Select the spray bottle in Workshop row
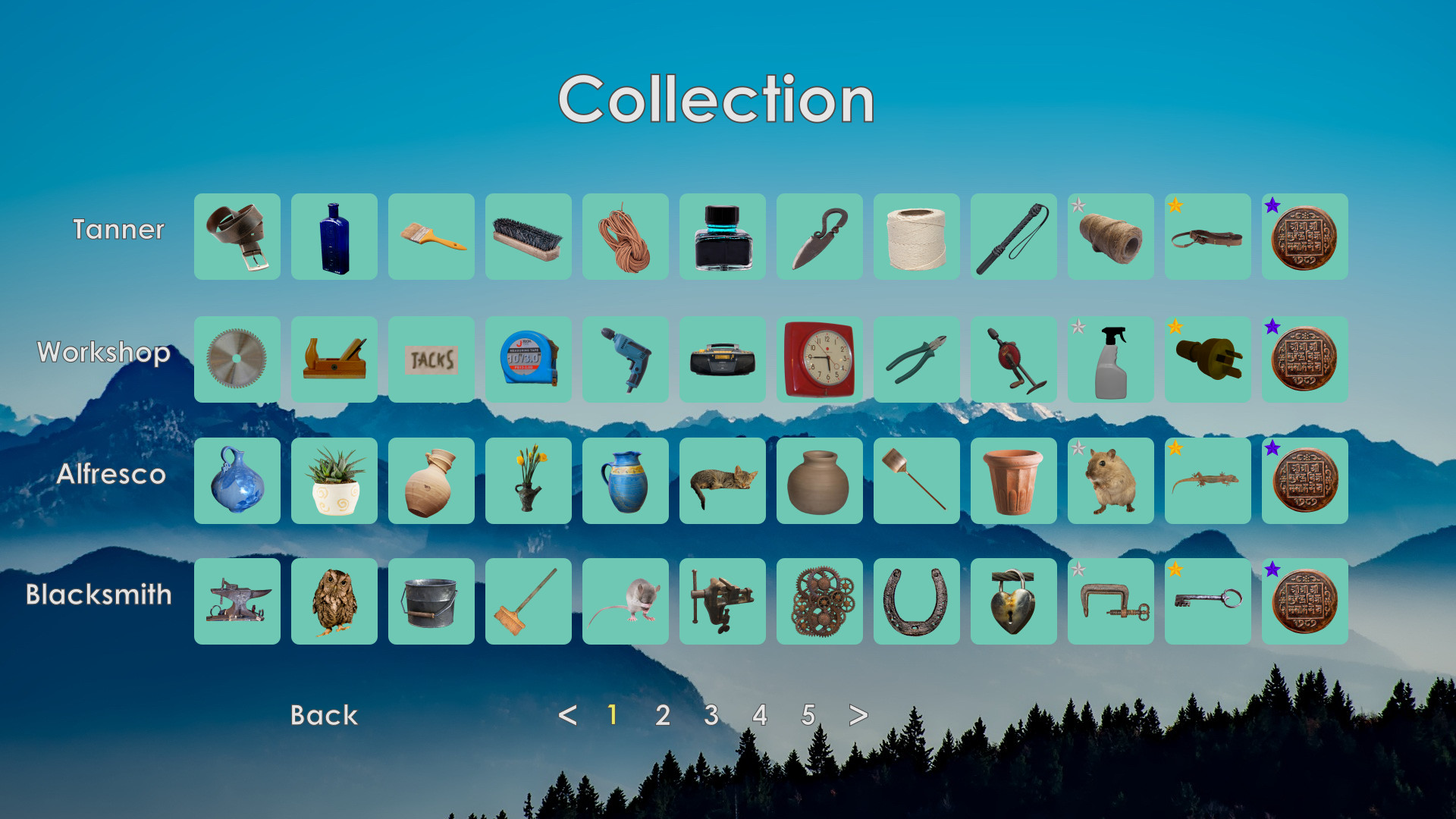The width and height of the screenshot is (1456, 819). pyautogui.click(x=1110, y=359)
